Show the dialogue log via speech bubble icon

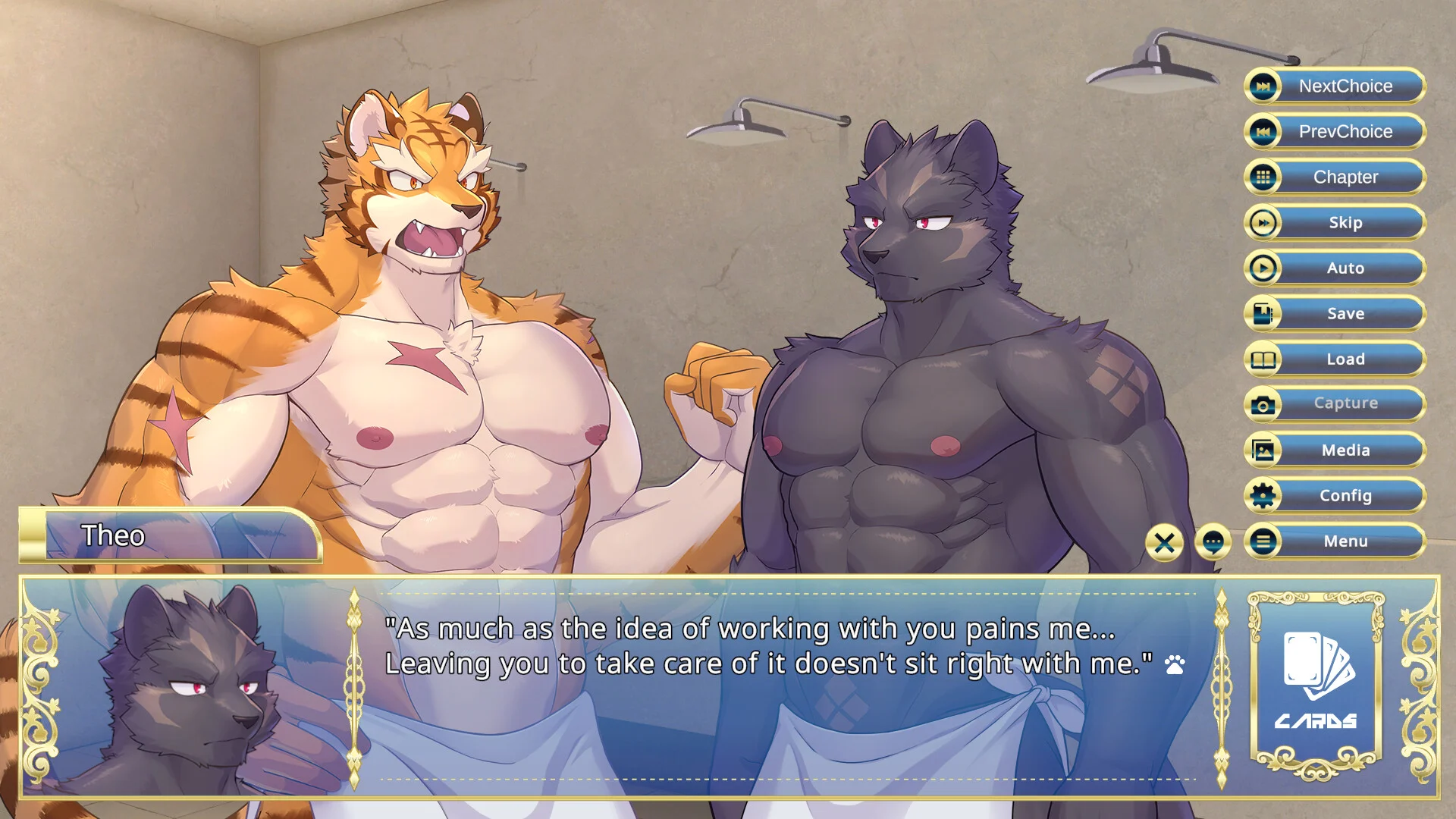pyautogui.click(x=1213, y=542)
